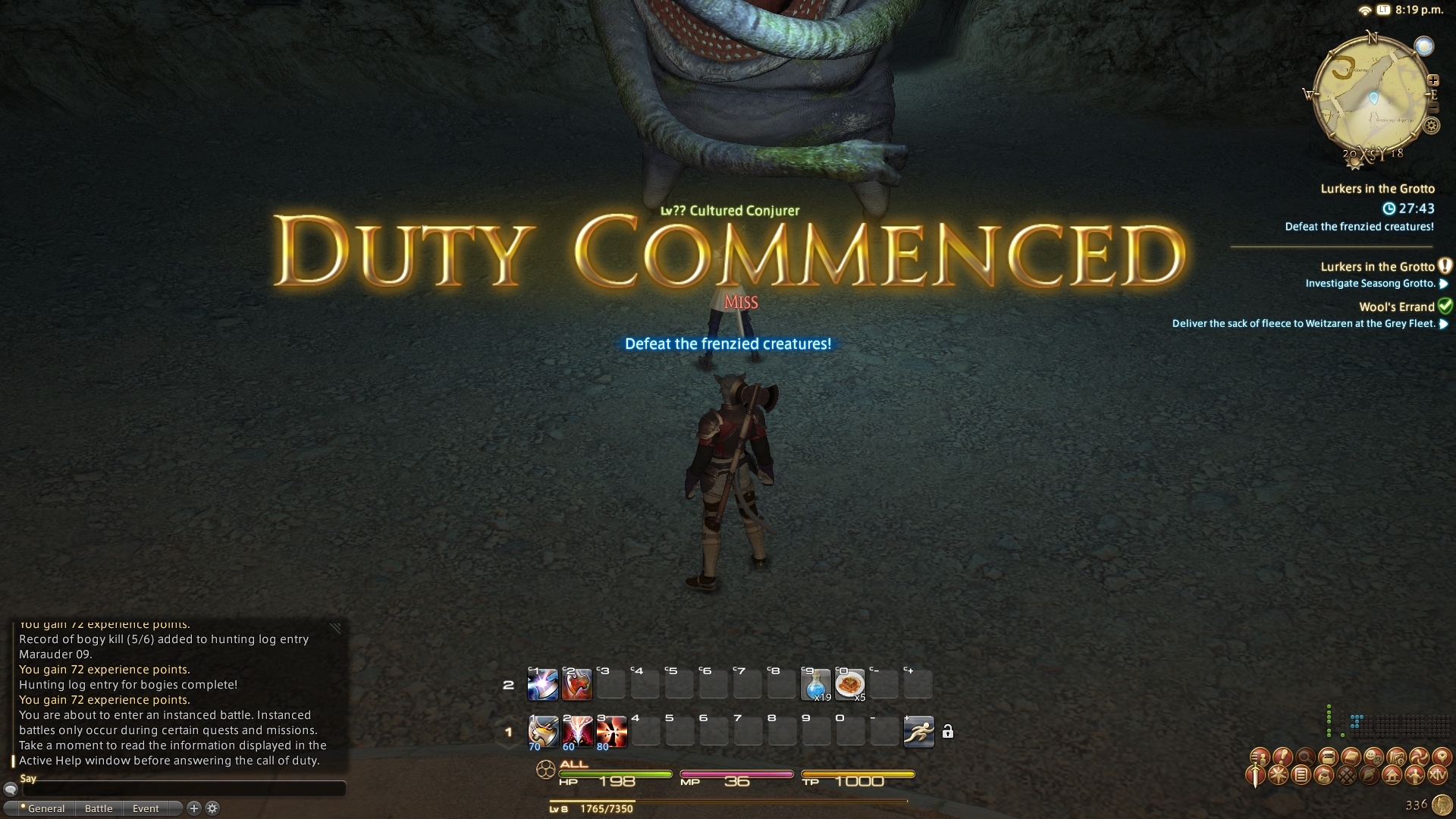Drink the blue potion with 19 left
Viewport: 1456px width, 819px height.
tap(816, 685)
